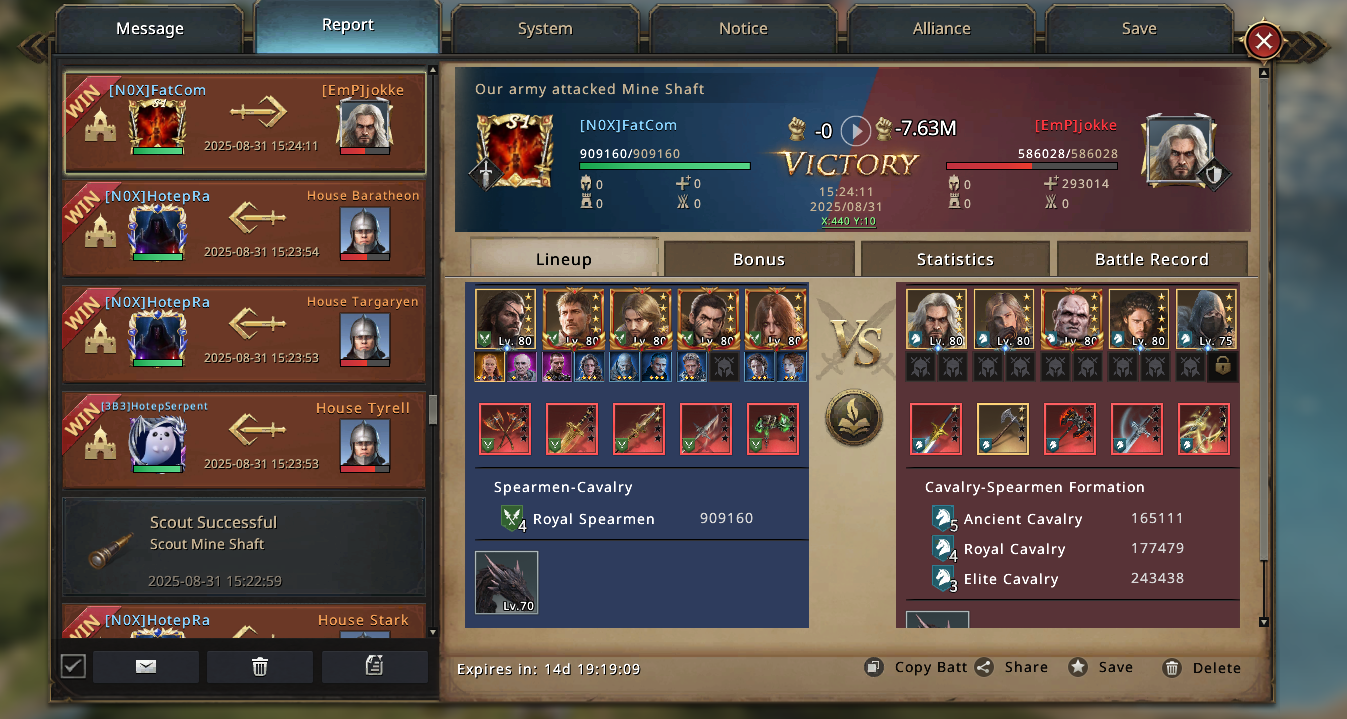Open the System tab
This screenshot has width=1347, height=719.
(x=545, y=29)
